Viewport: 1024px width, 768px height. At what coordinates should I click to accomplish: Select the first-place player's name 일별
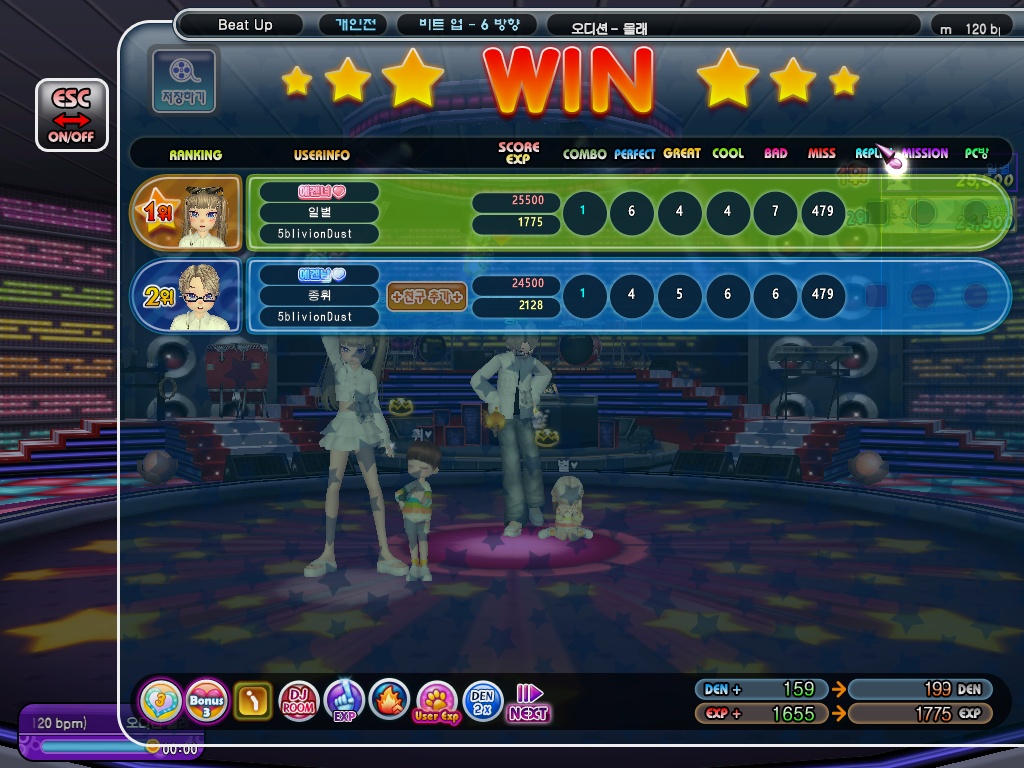[x=319, y=212]
